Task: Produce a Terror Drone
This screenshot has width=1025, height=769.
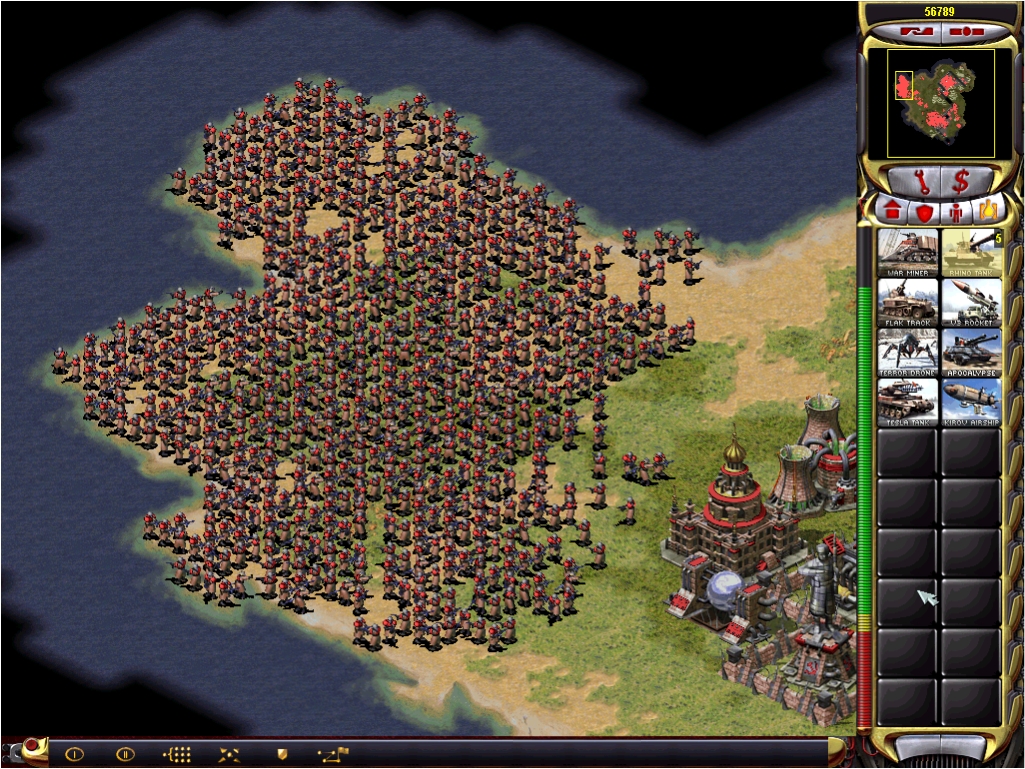Action: coord(908,353)
